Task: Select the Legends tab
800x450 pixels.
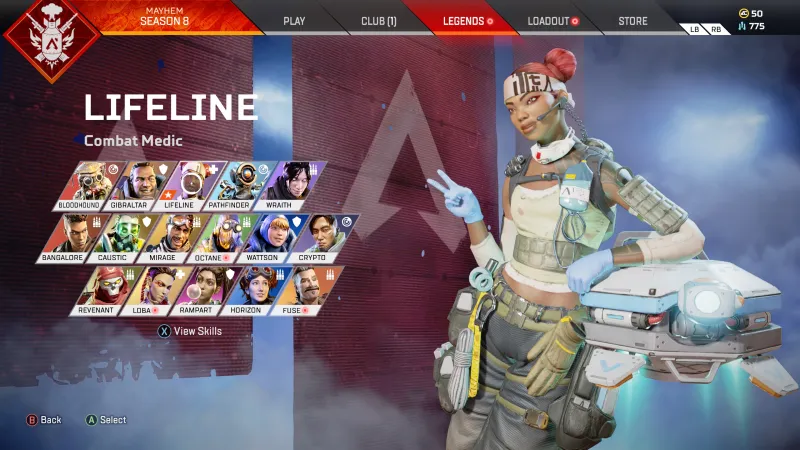Action: pyautogui.click(x=467, y=21)
